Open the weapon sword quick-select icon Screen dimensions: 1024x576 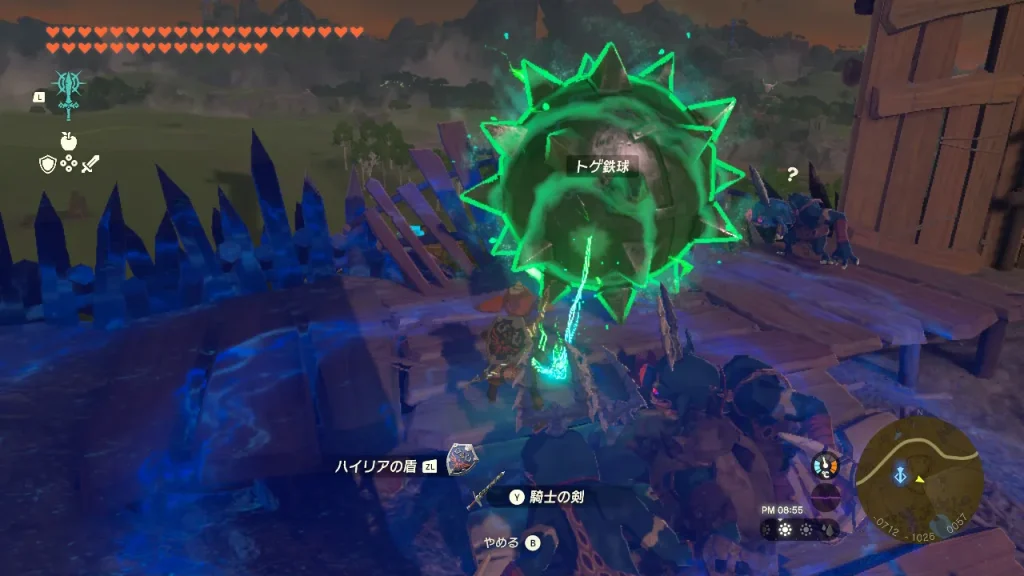tap(91, 164)
